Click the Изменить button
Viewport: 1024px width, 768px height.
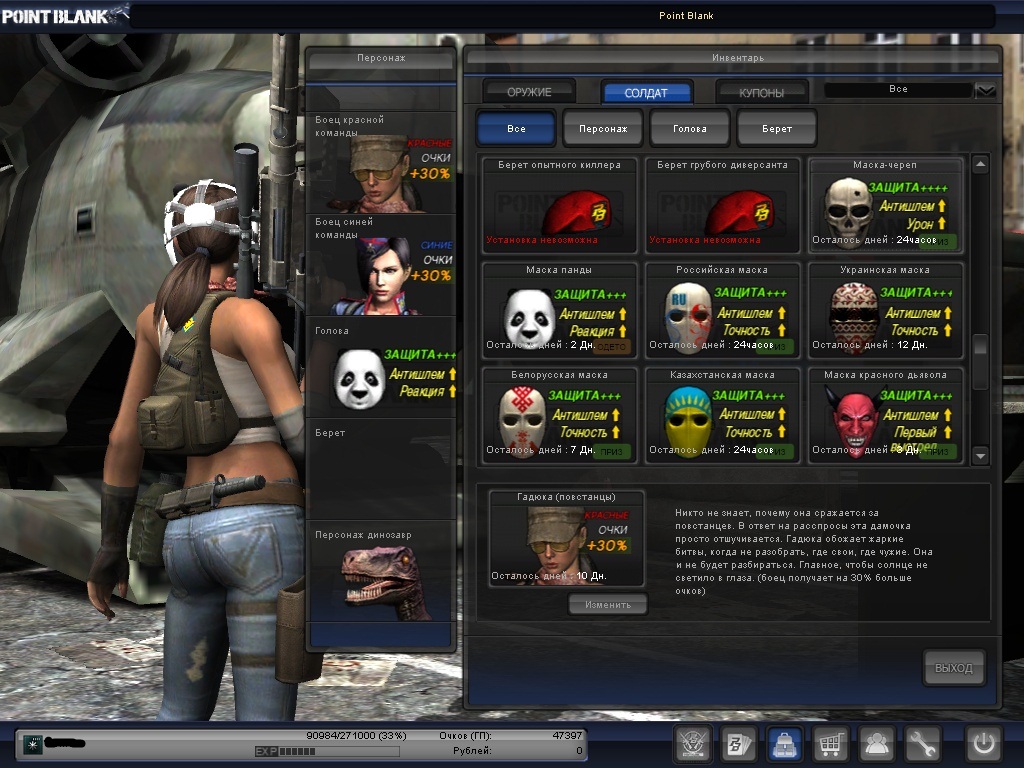coord(608,604)
